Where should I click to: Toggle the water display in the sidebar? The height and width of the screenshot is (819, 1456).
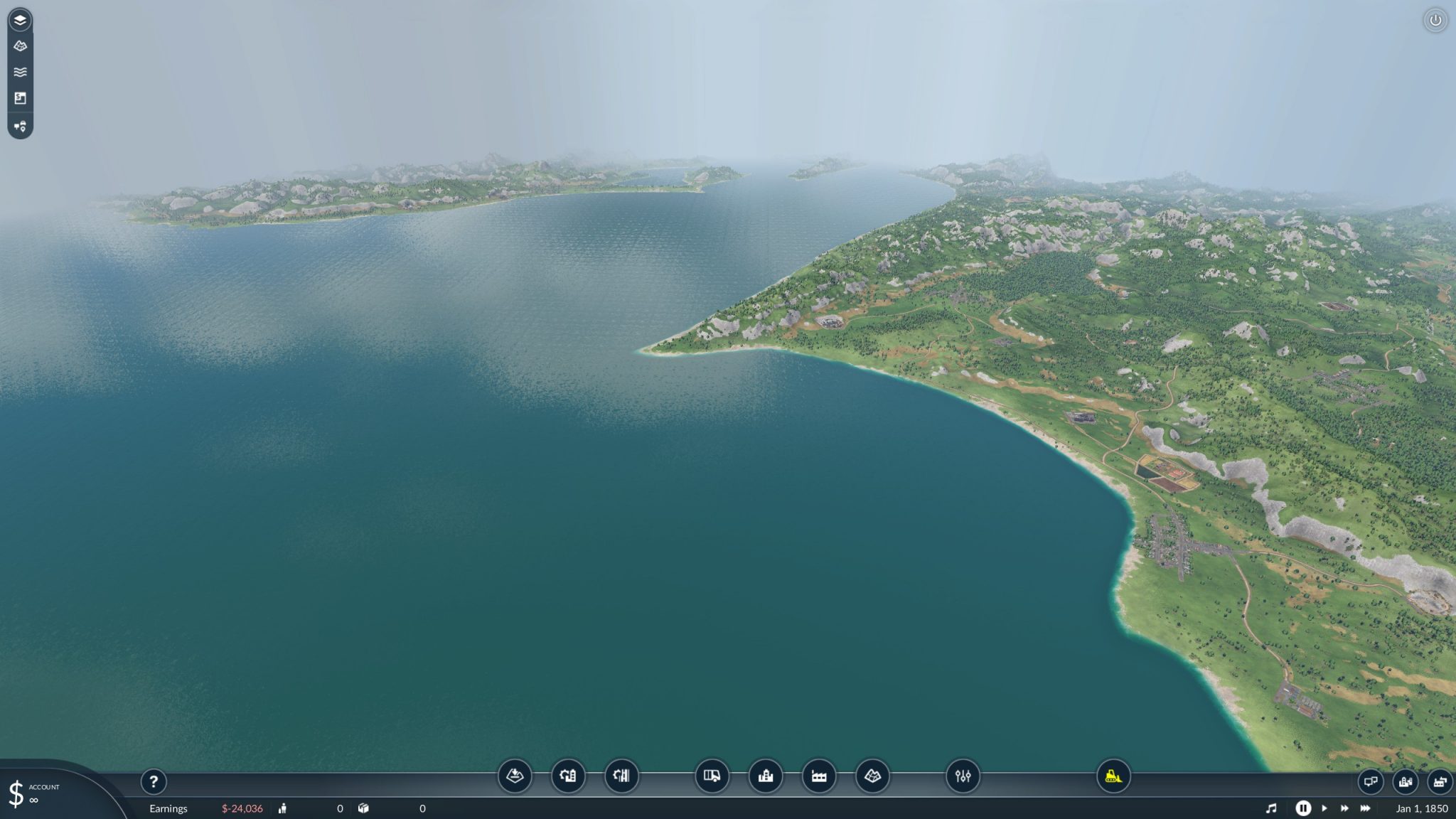tap(20, 71)
